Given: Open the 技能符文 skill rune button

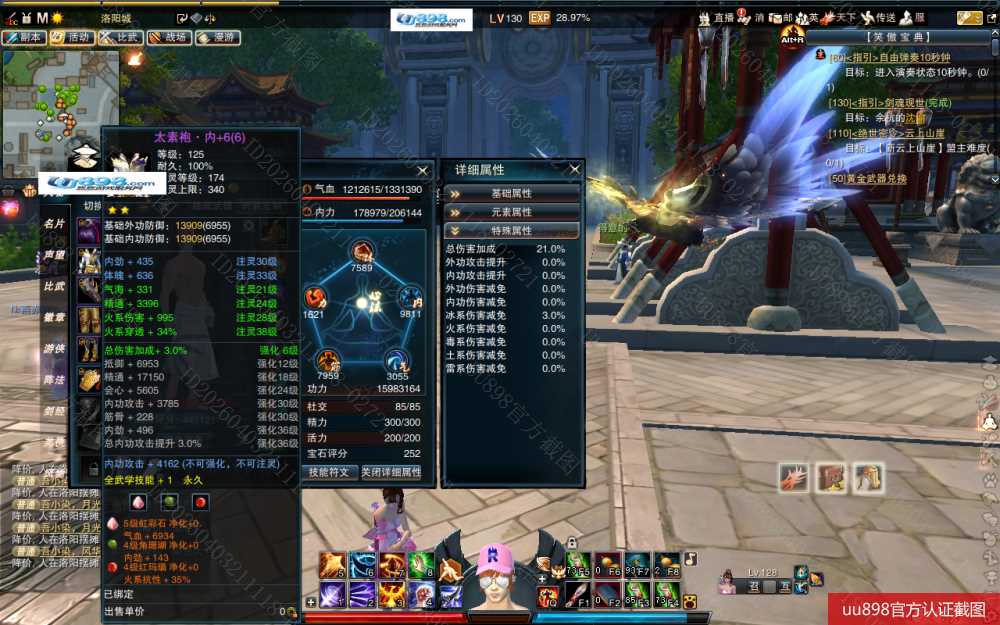Looking at the screenshot, I should tap(330, 472).
